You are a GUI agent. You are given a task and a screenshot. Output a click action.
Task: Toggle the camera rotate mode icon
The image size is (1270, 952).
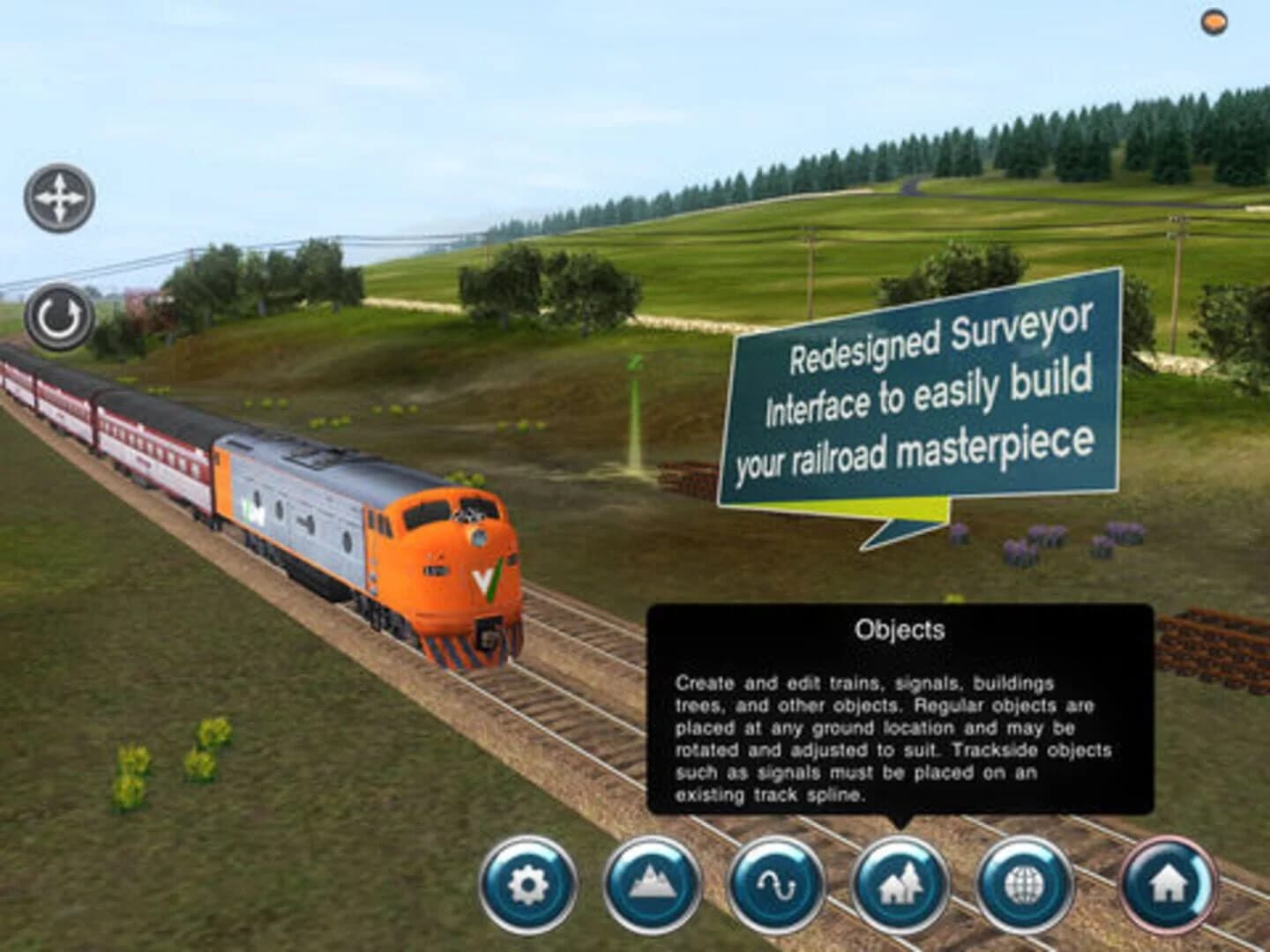pos(59,313)
